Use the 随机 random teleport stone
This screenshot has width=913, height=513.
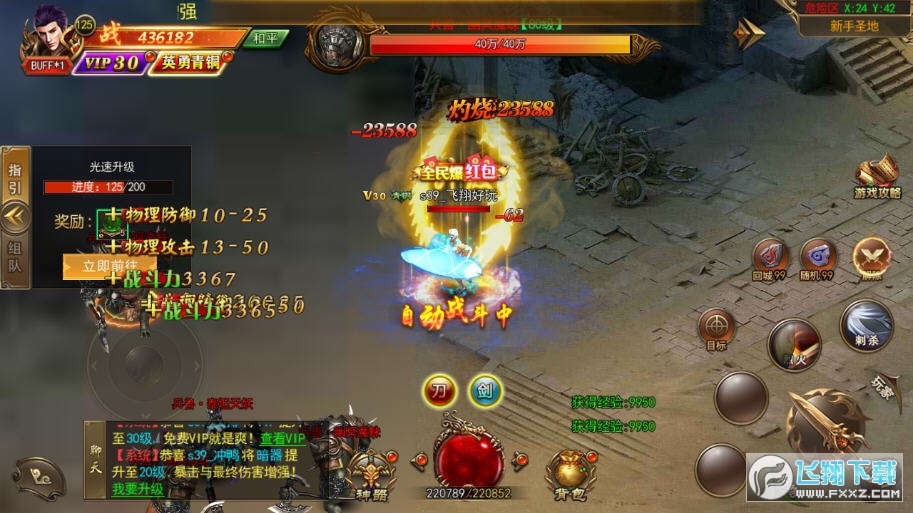coord(819,257)
